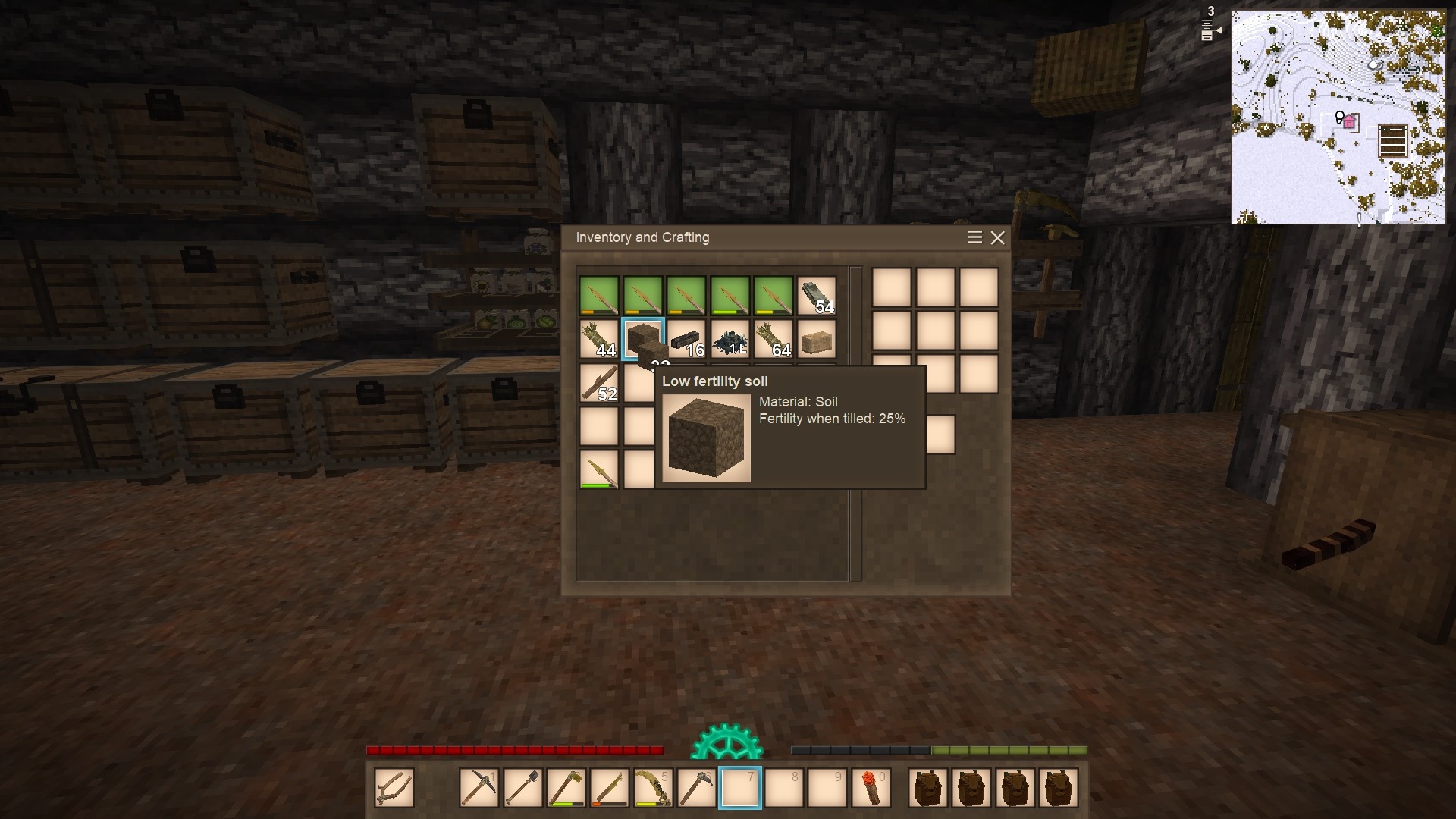Select the 64 dry grass bundle stack
Screen dimensions: 1456x819
pyautogui.click(x=773, y=339)
